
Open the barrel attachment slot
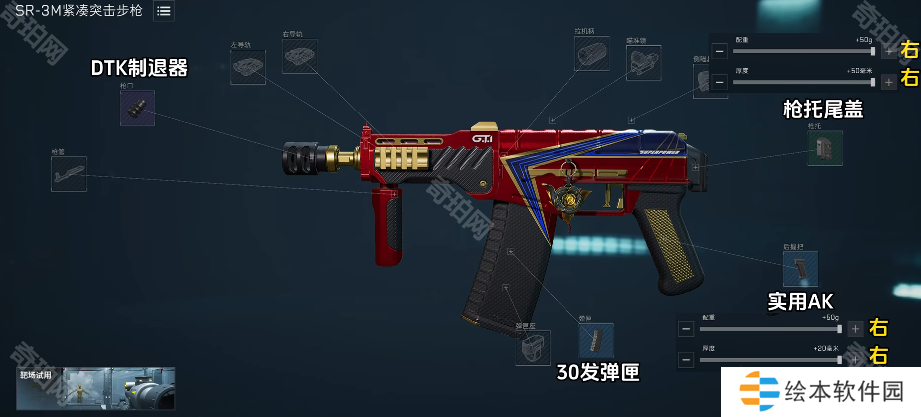(x=69, y=174)
